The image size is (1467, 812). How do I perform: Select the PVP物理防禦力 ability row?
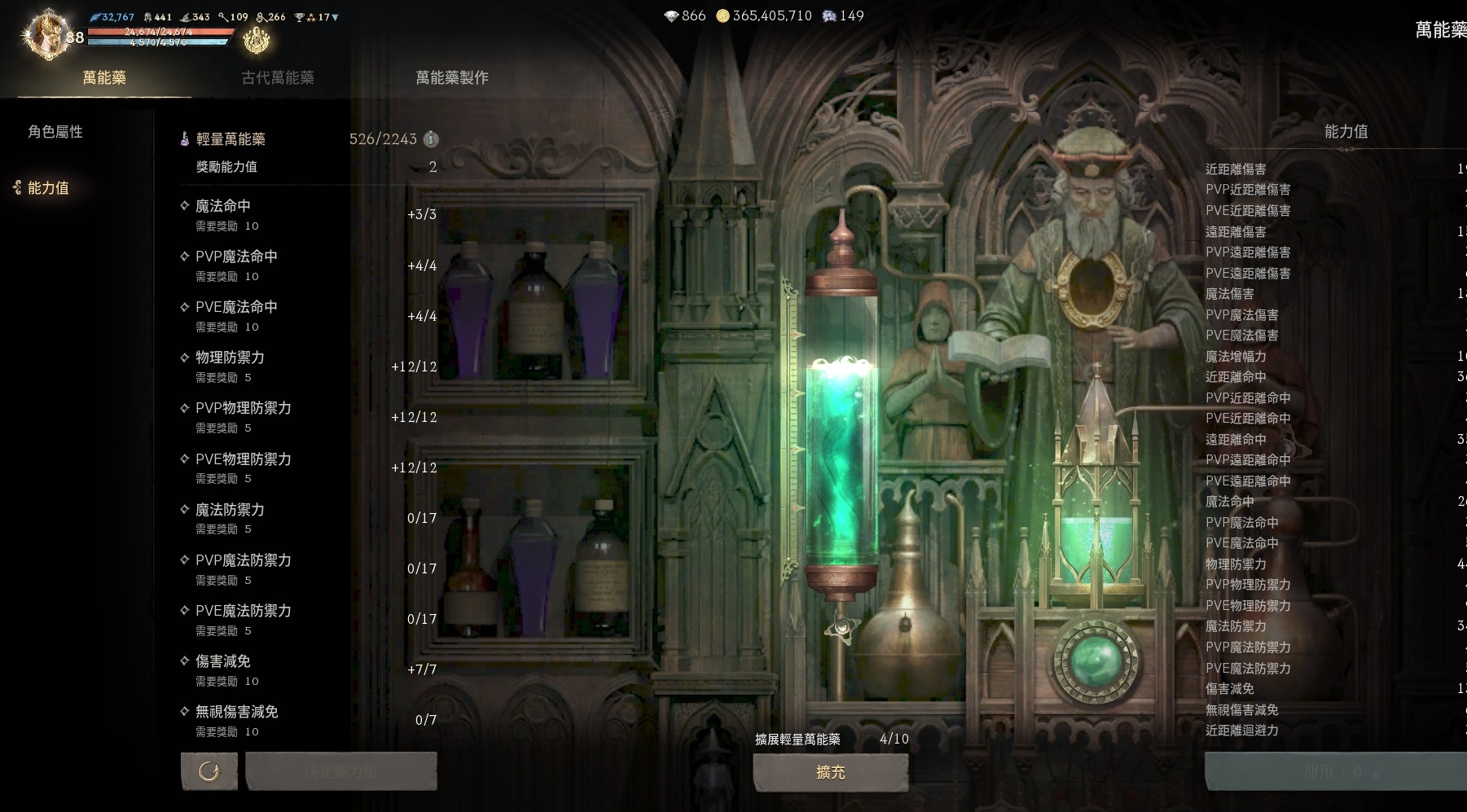coord(308,417)
